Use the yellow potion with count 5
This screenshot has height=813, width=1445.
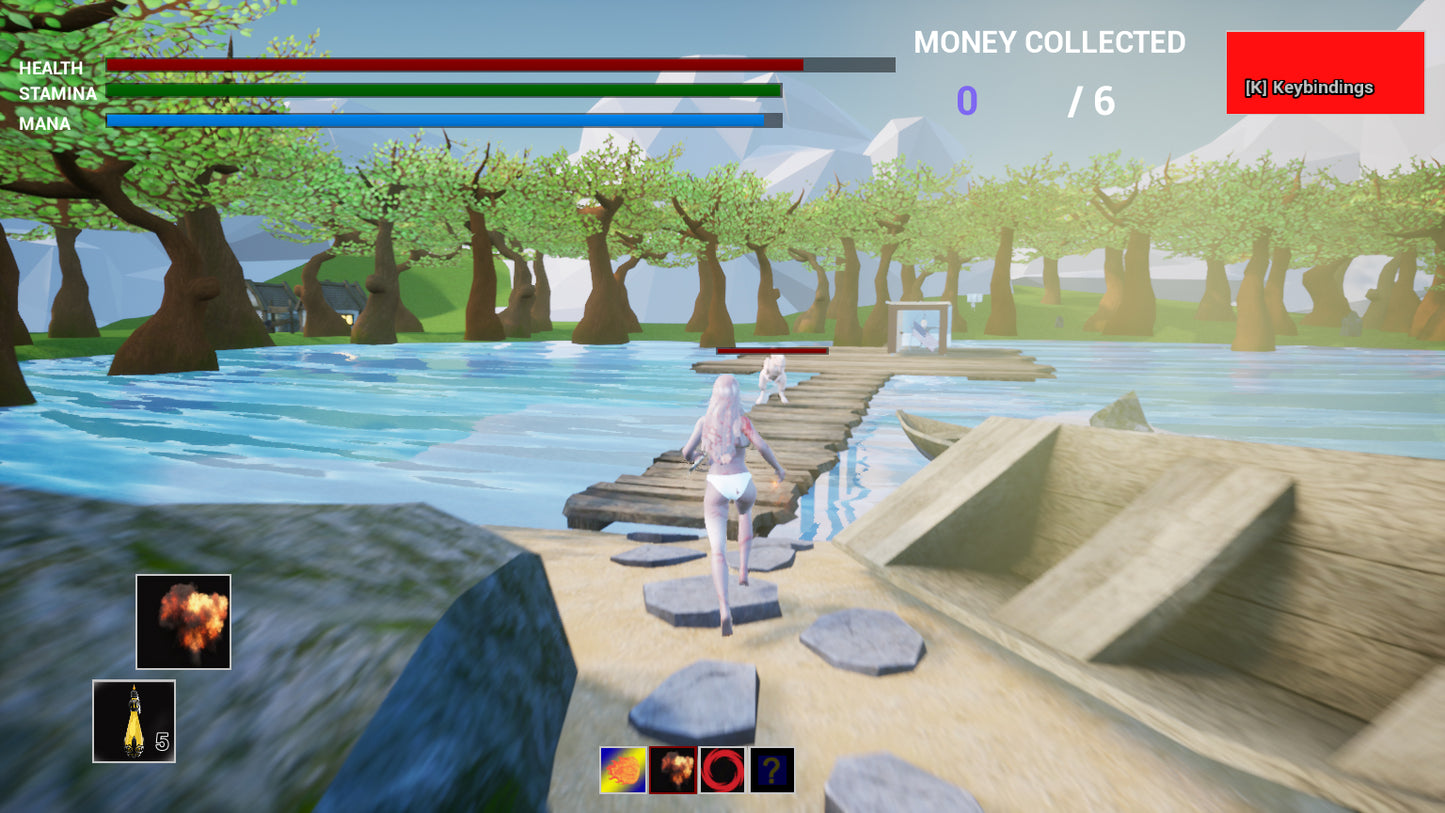coord(134,721)
